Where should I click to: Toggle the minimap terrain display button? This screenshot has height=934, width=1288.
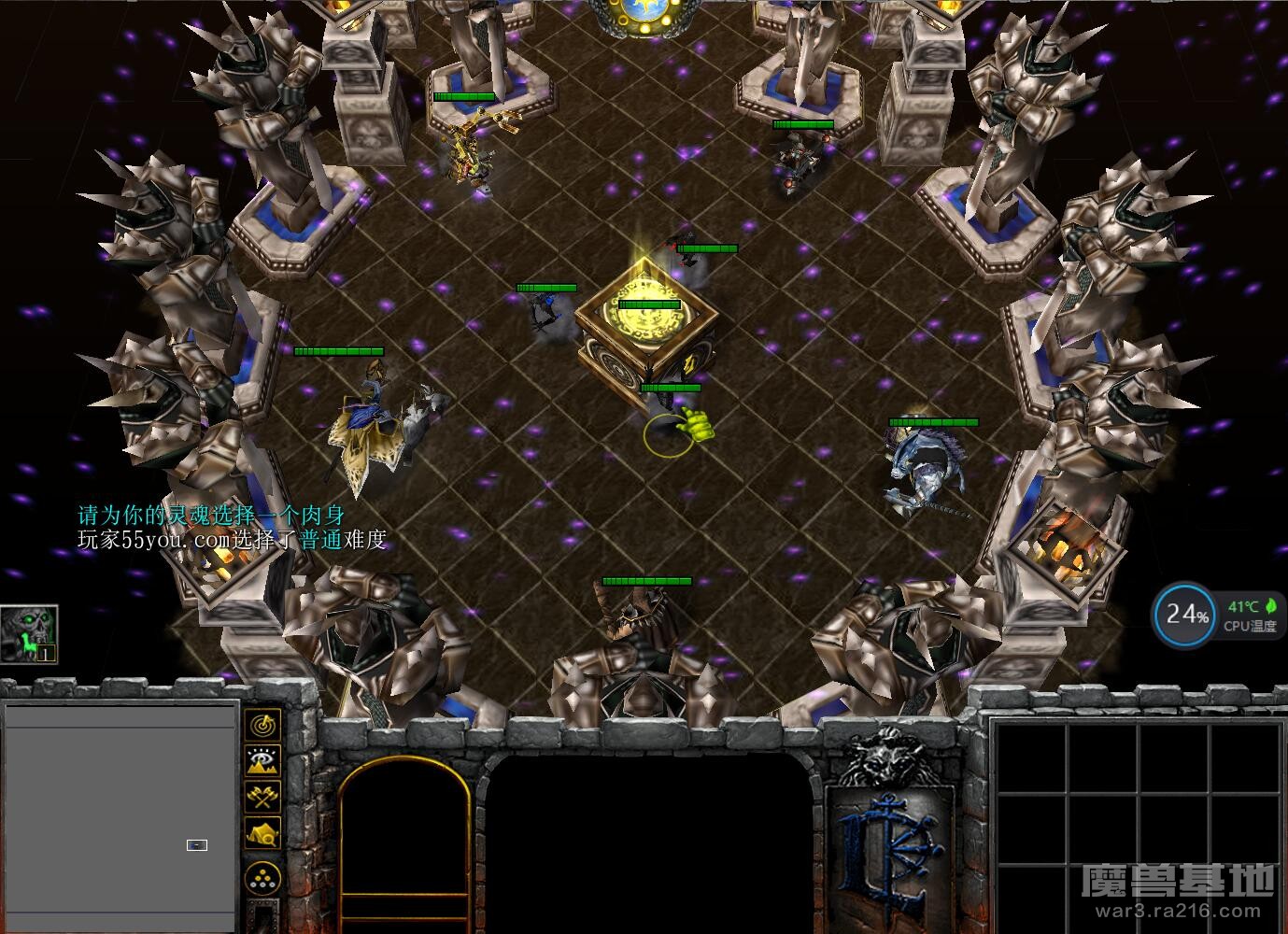[x=263, y=760]
